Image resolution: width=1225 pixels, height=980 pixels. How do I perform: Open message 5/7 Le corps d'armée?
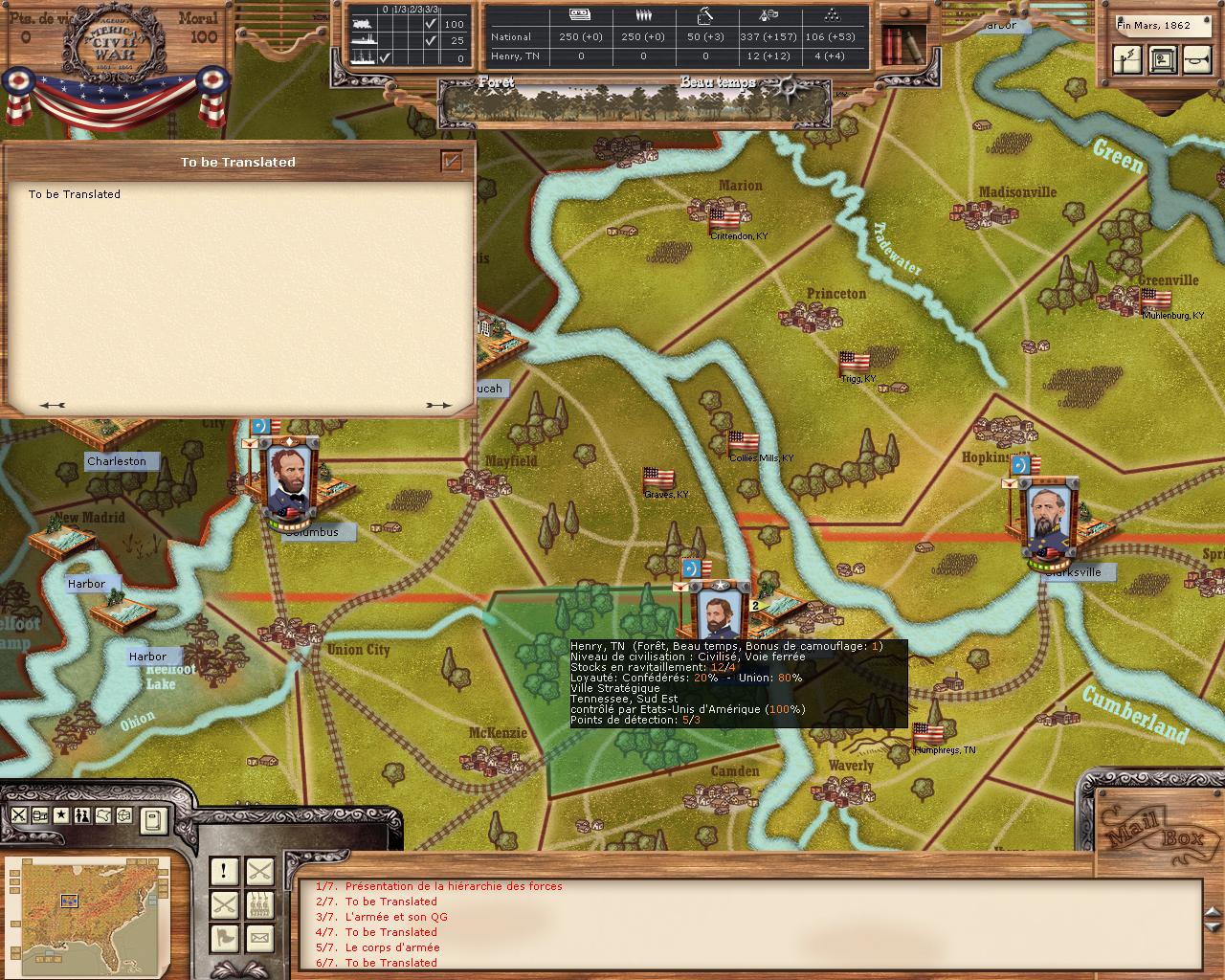click(378, 947)
